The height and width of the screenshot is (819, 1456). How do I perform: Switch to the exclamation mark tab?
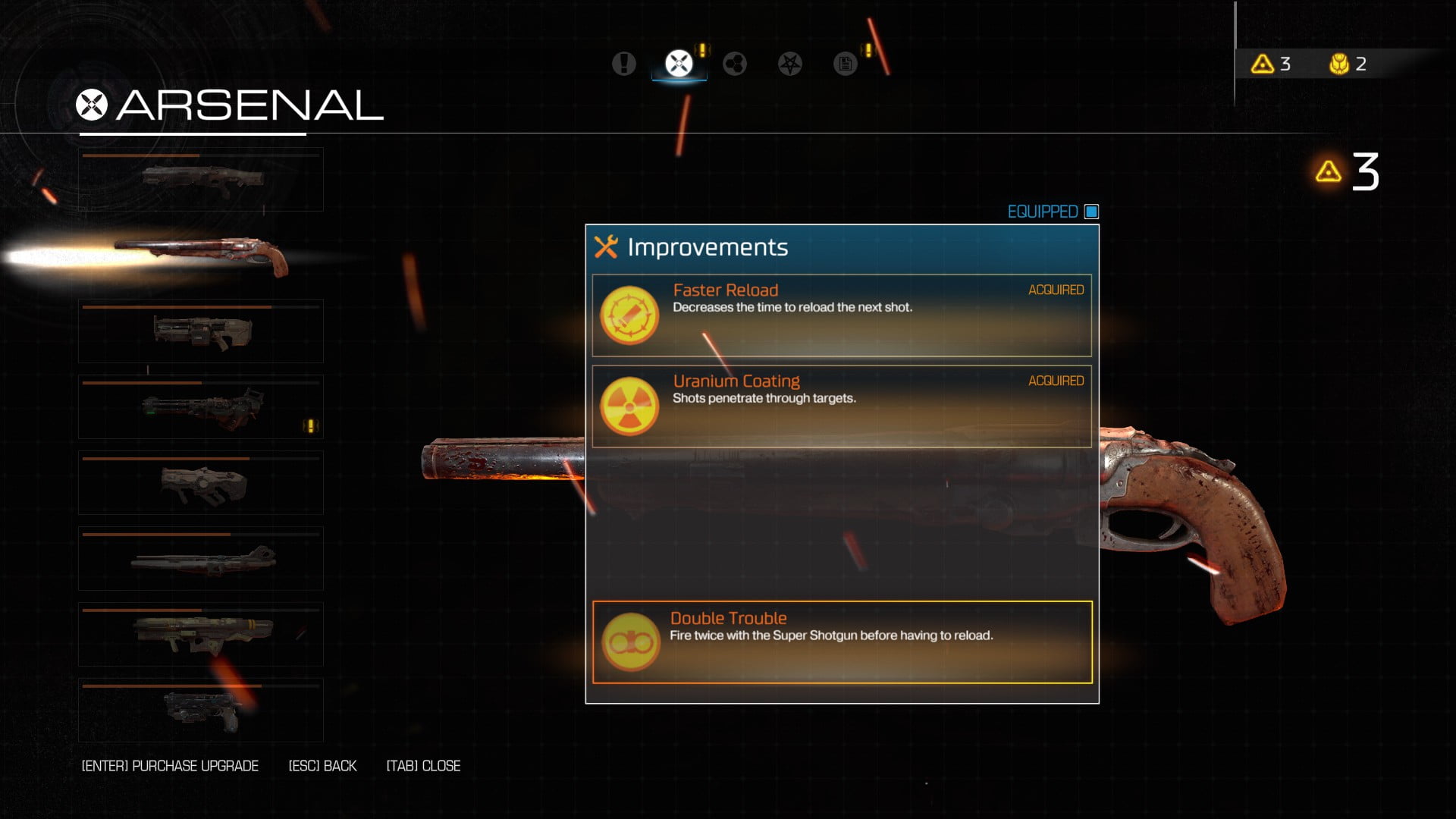tap(624, 64)
